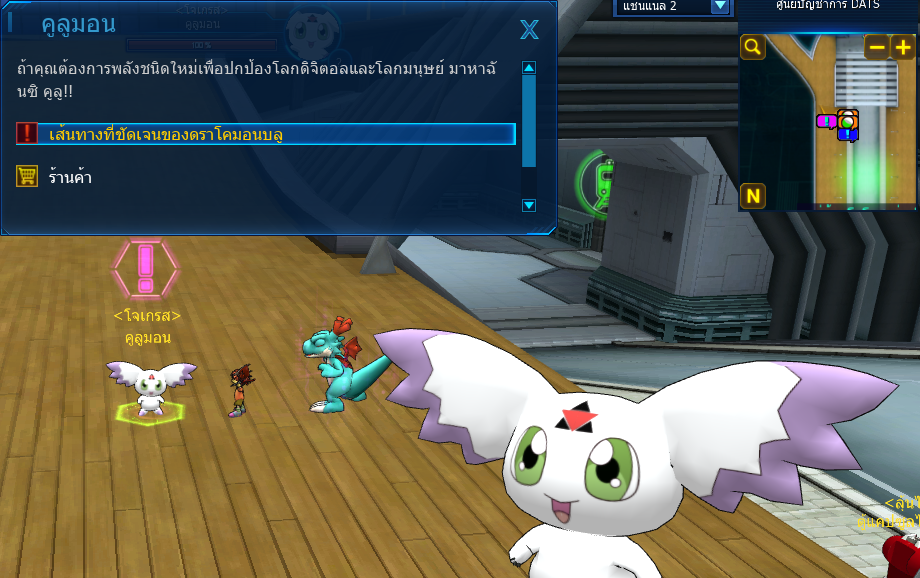Click the dialogue scroll up arrow

click(529, 68)
